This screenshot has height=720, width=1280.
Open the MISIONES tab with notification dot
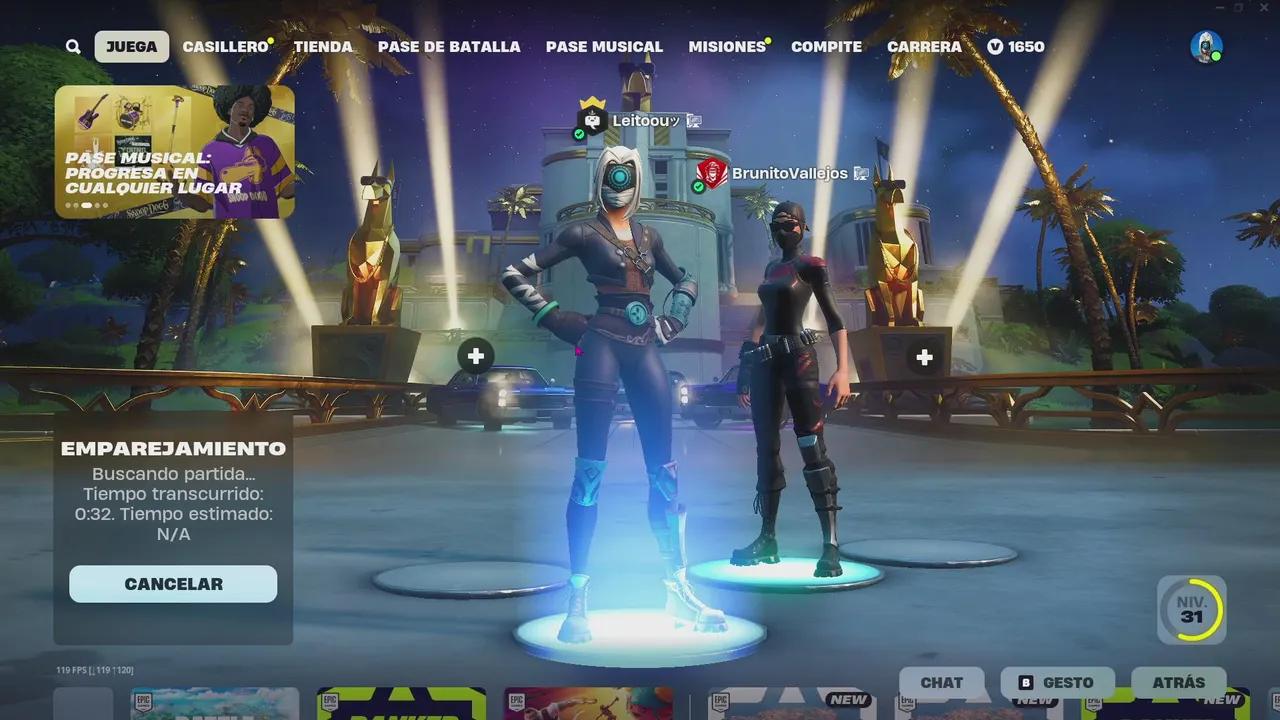[x=727, y=46]
